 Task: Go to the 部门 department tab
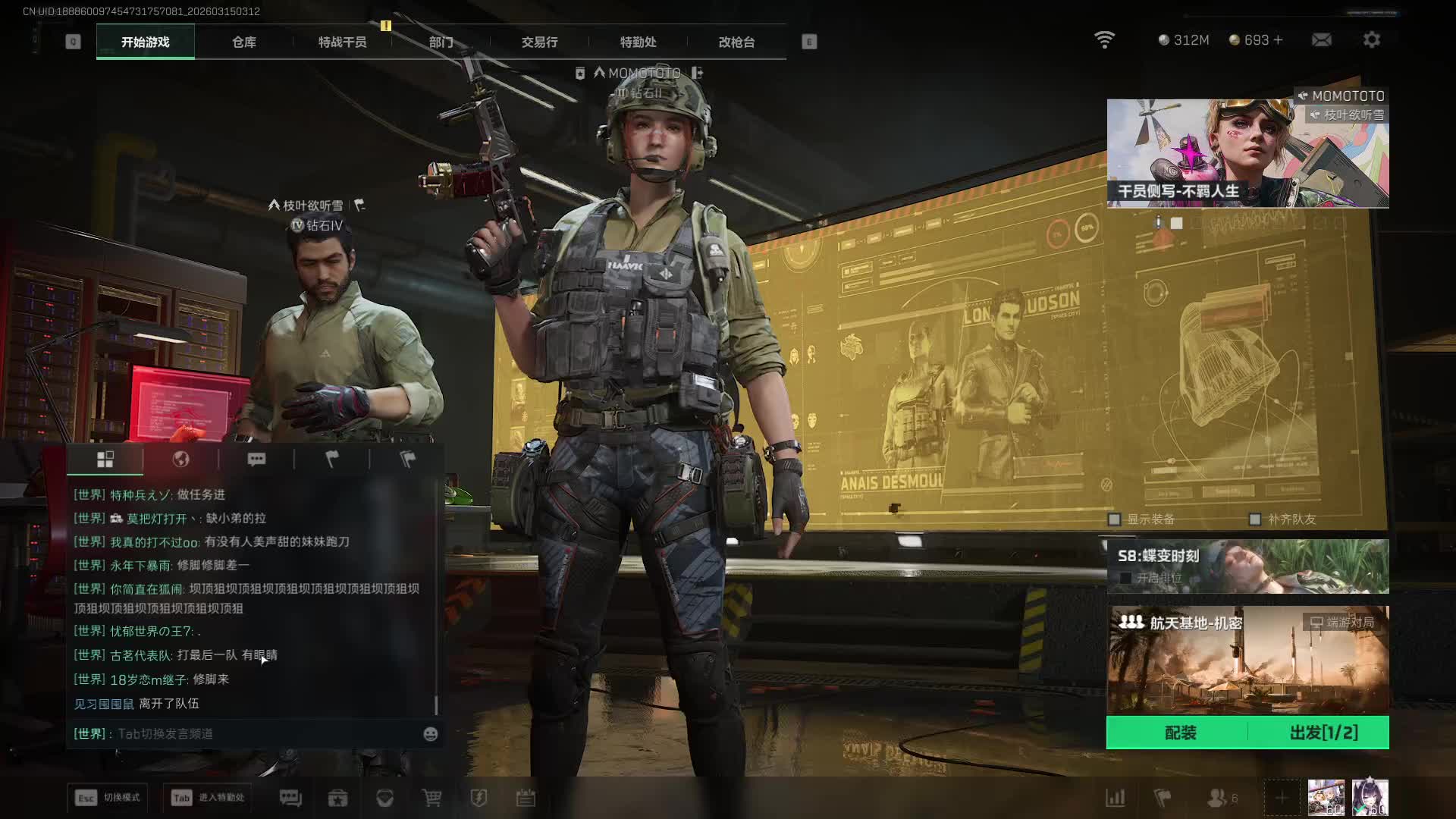(x=441, y=42)
